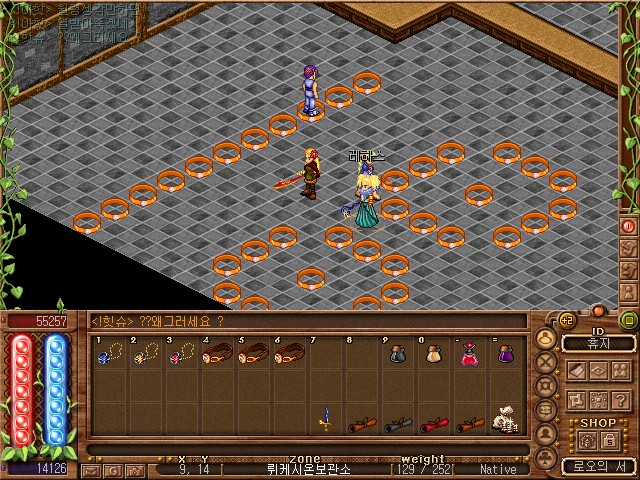Viewport: 640px width, 480px height.
Task: Open the 로오의 서 button
Action: (598, 466)
